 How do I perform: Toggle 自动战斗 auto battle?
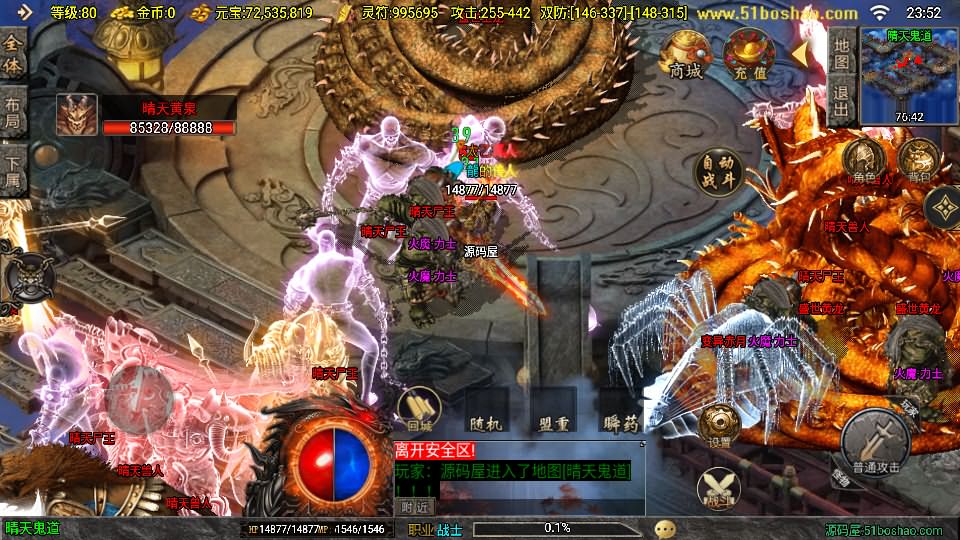[x=720, y=172]
